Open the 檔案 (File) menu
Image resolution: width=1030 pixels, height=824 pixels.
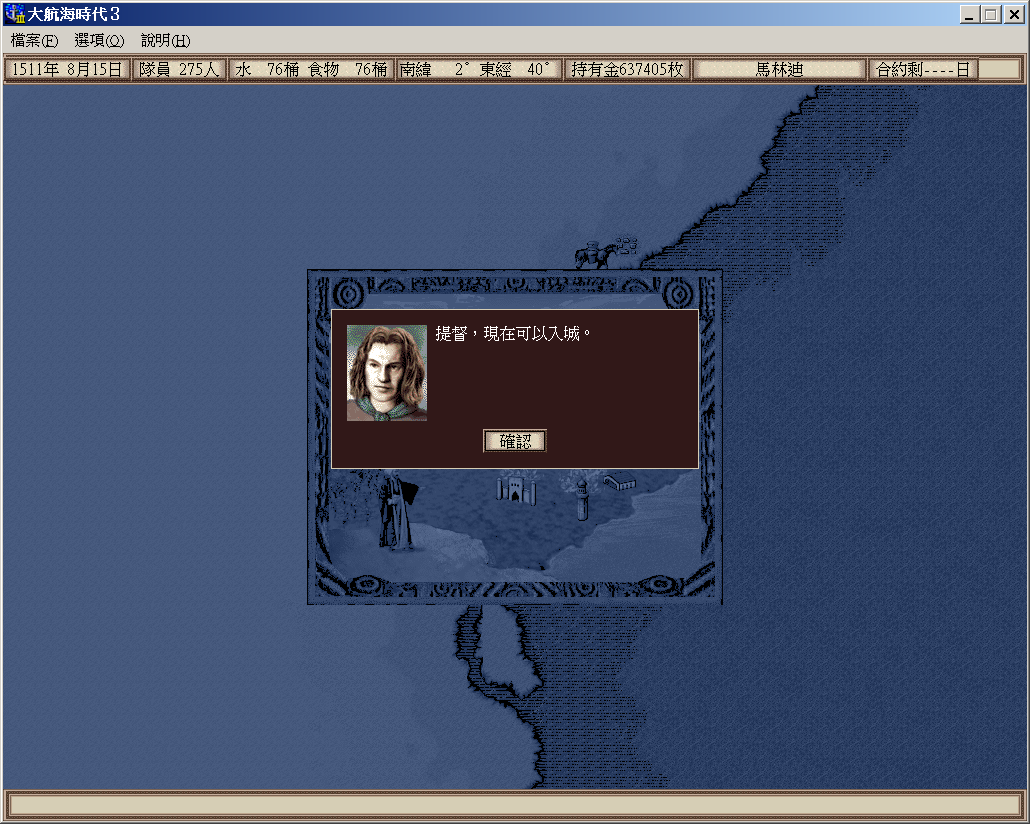[x=34, y=41]
